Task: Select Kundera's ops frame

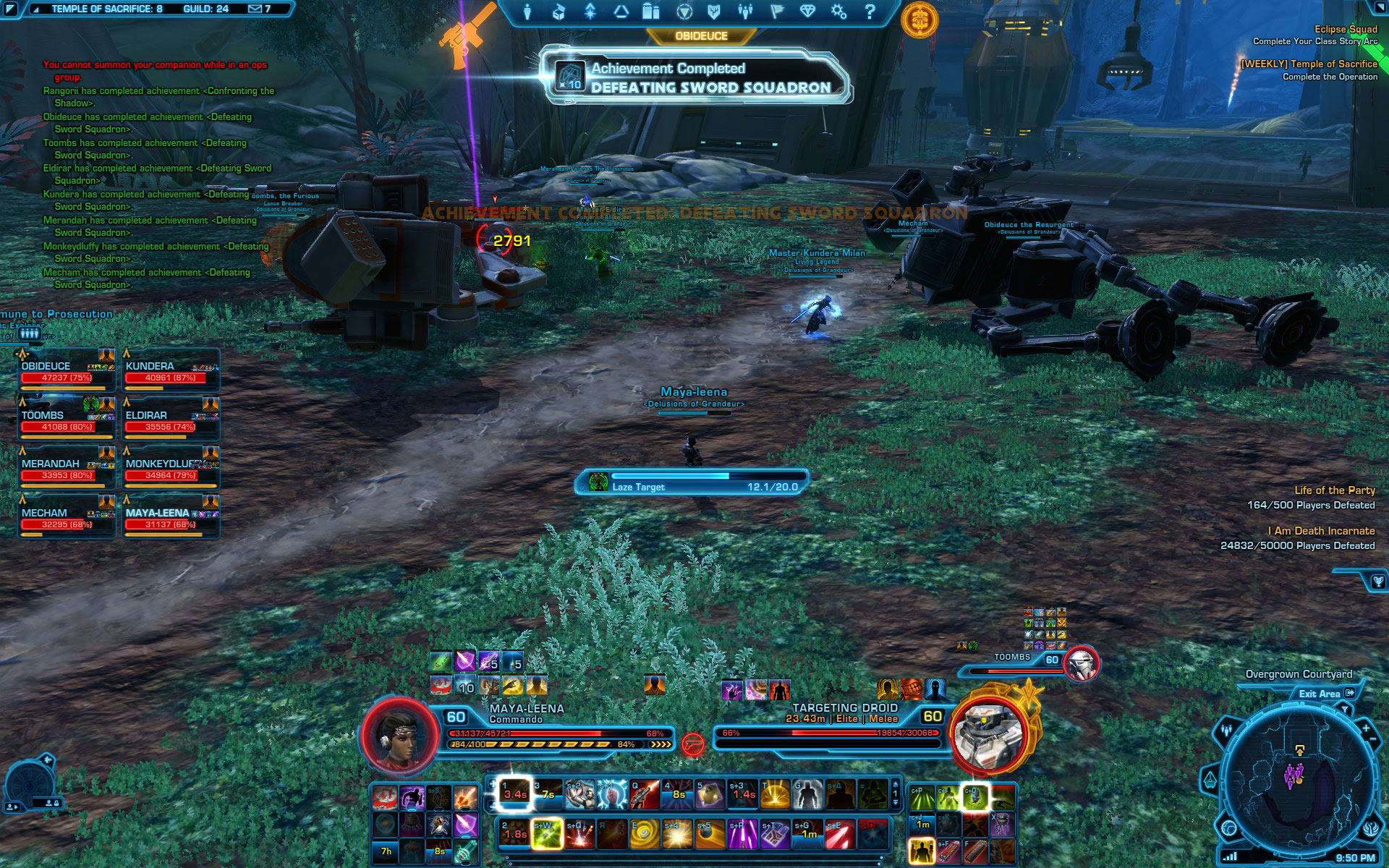Action: (x=171, y=372)
